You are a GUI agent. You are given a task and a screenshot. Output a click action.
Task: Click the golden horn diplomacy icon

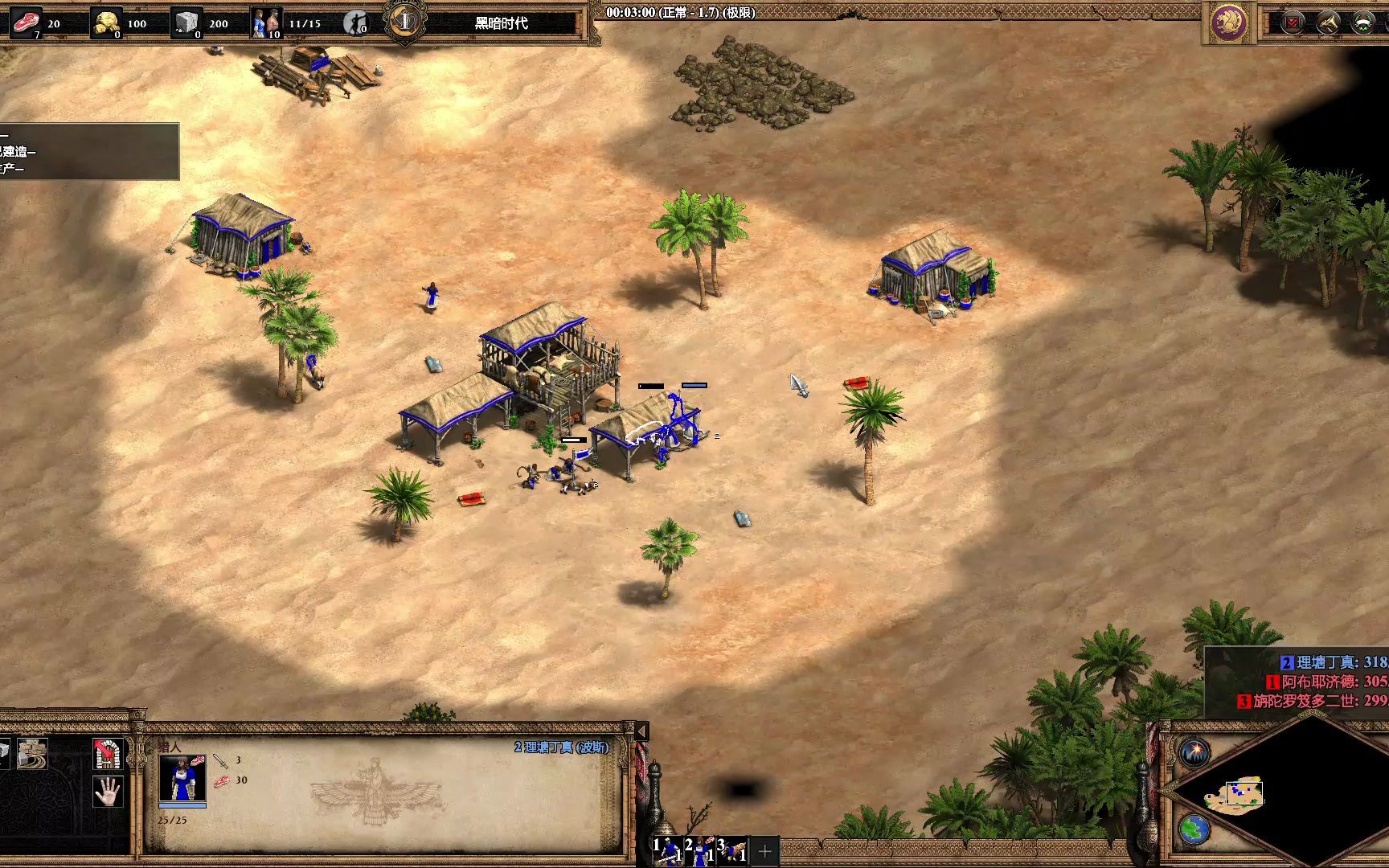click(x=1328, y=23)
